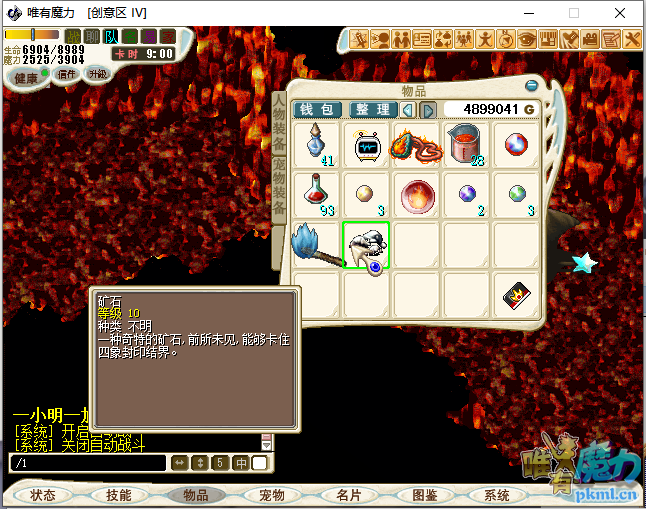Click the 整理 sort items button
Image resolution: width=646 pixels, height=509 pixels.
[x=373, y=109]
